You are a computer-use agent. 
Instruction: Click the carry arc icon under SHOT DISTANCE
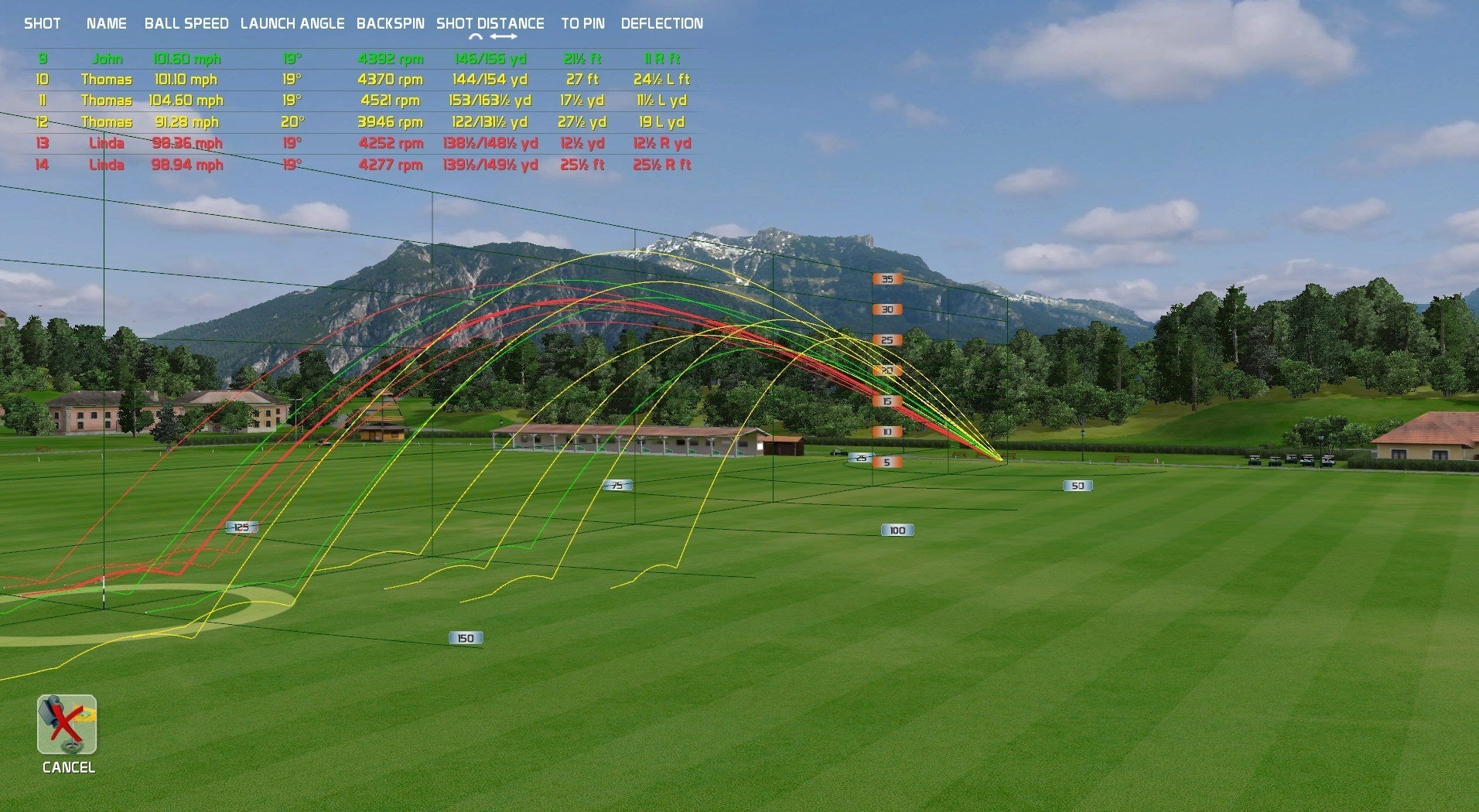(x=474, y=35)
